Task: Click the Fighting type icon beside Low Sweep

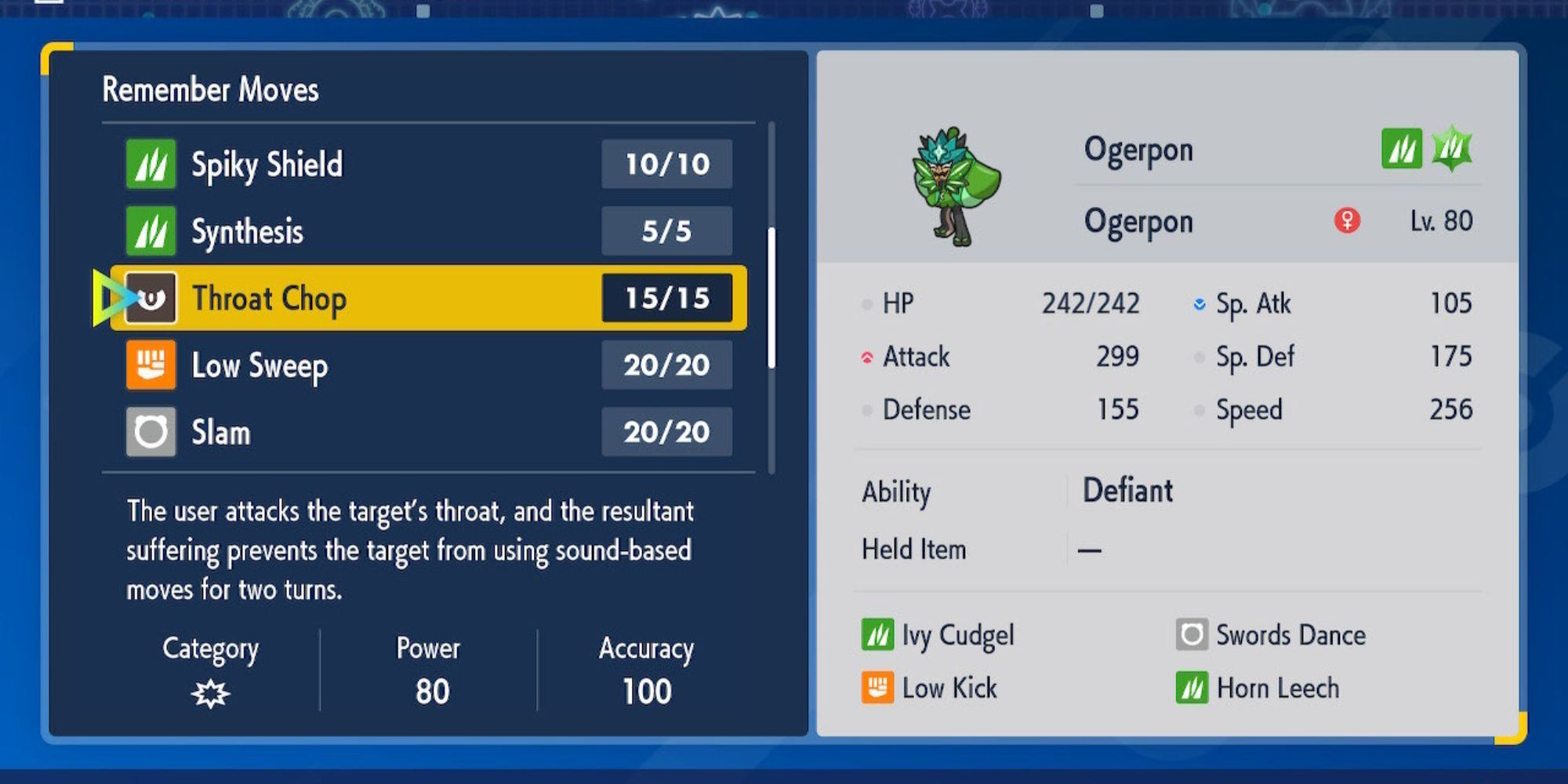Action: coord(151,365)
